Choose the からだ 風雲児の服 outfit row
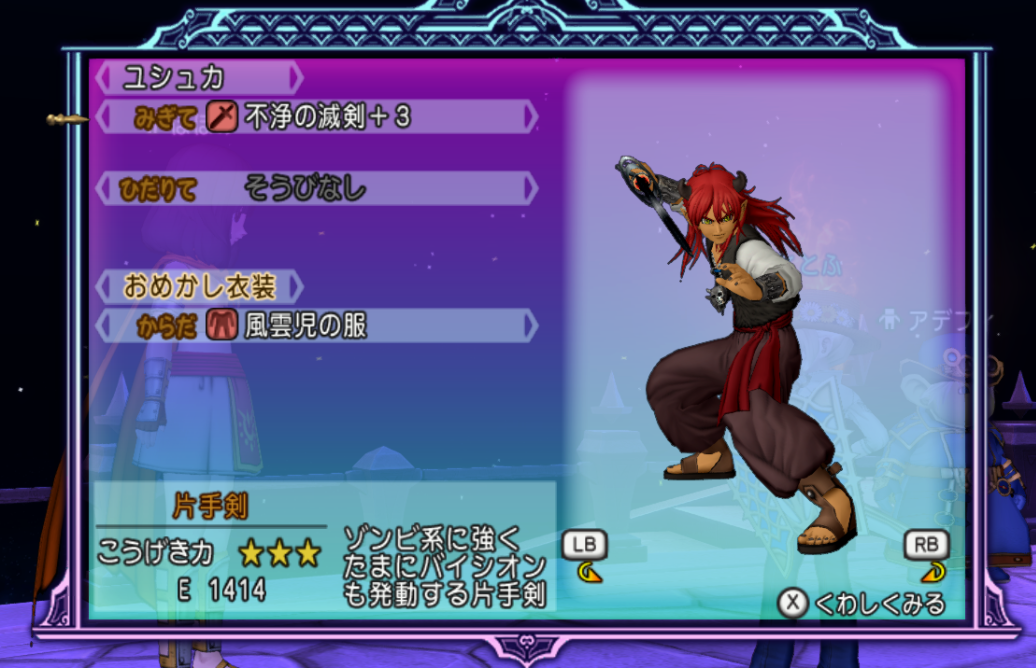 click(x=316, y=325)
